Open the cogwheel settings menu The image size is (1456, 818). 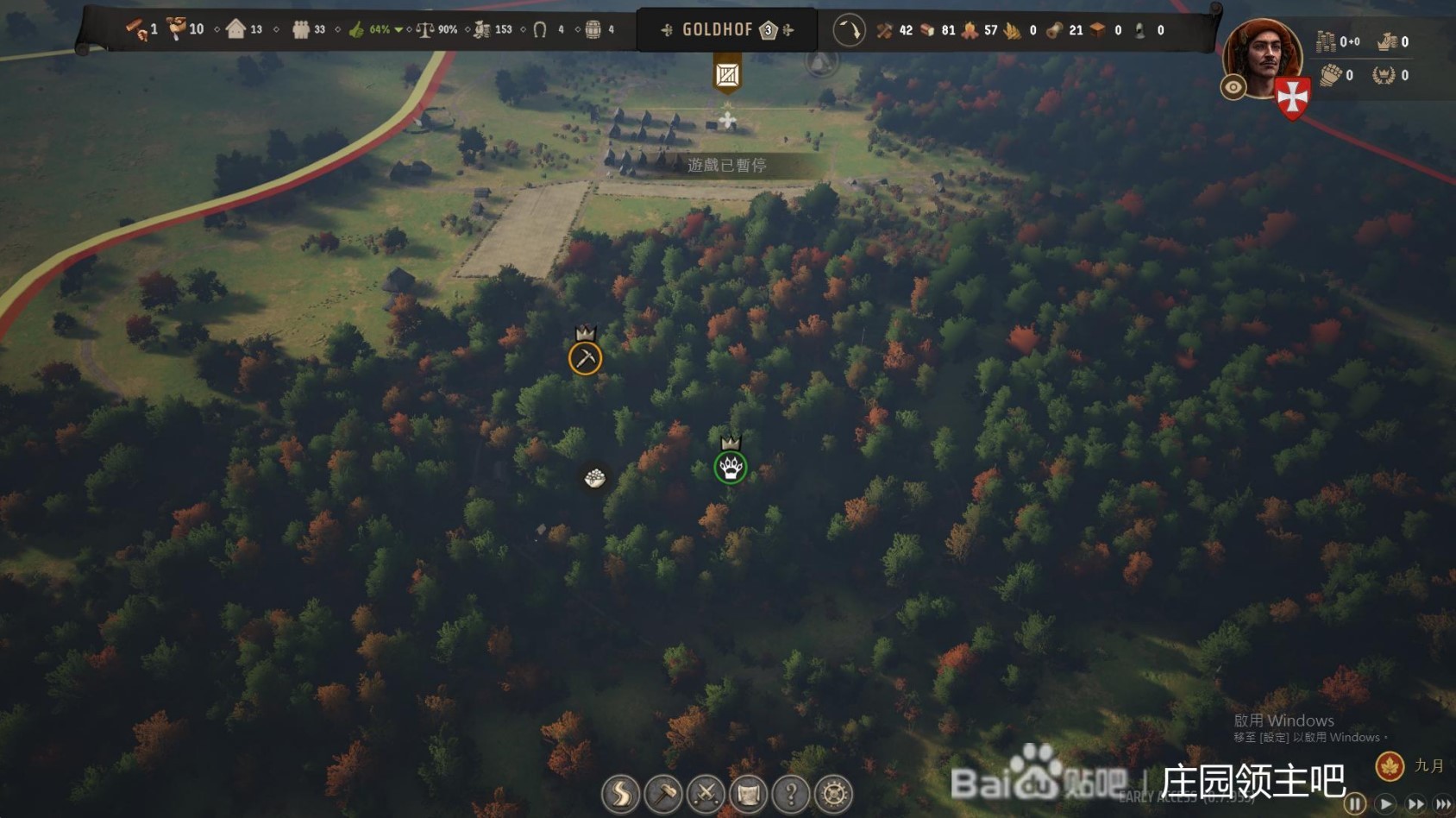(833, 794)
